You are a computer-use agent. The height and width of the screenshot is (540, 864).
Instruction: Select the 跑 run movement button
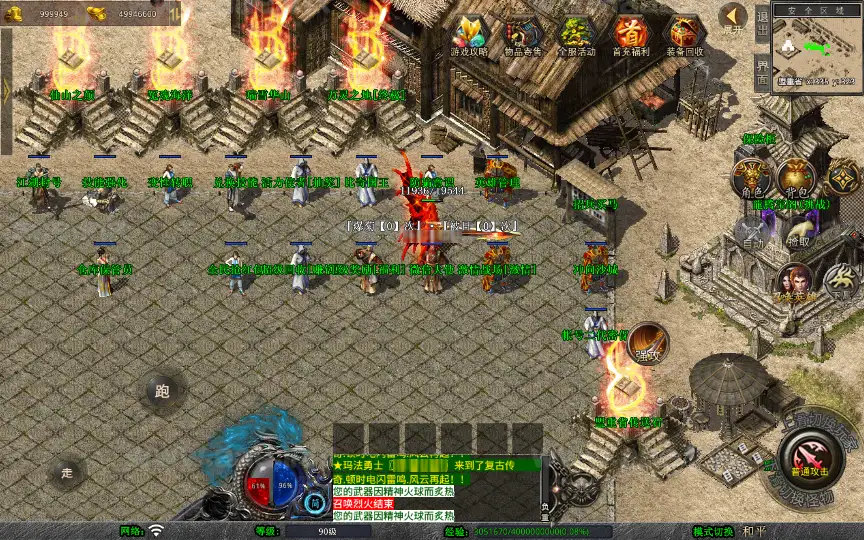point(163,391)
